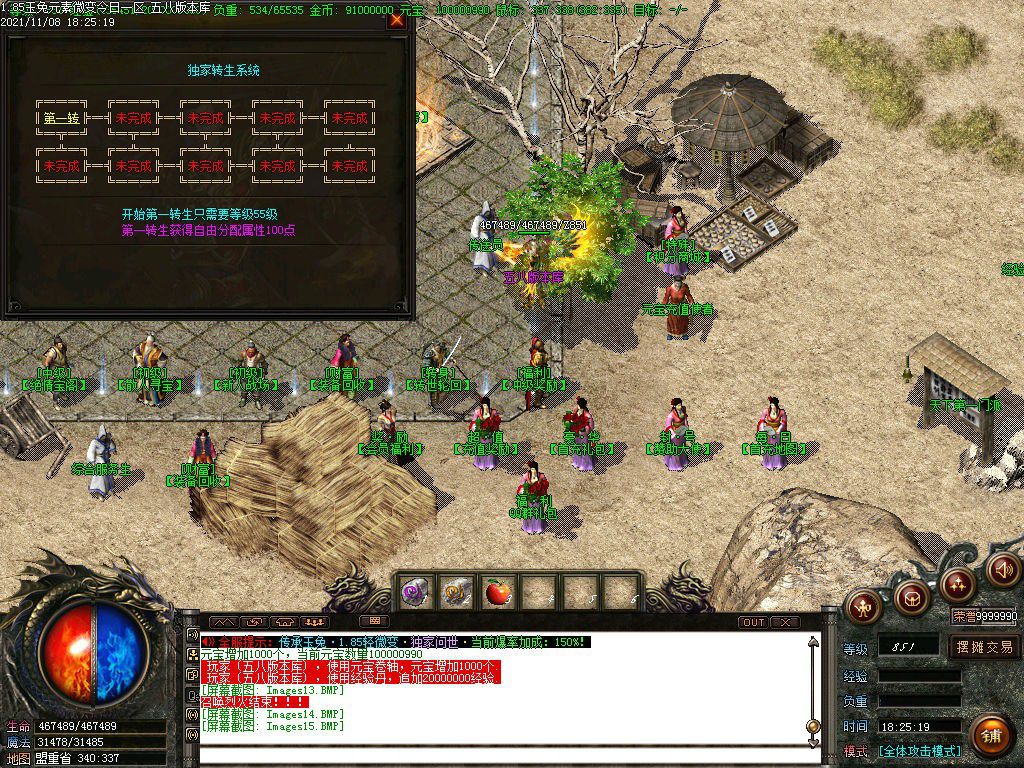Change the 全体攻击模式 attack mode
Image resolution: width=1024 pixels, height=768 pixels.
pos(920,751)
